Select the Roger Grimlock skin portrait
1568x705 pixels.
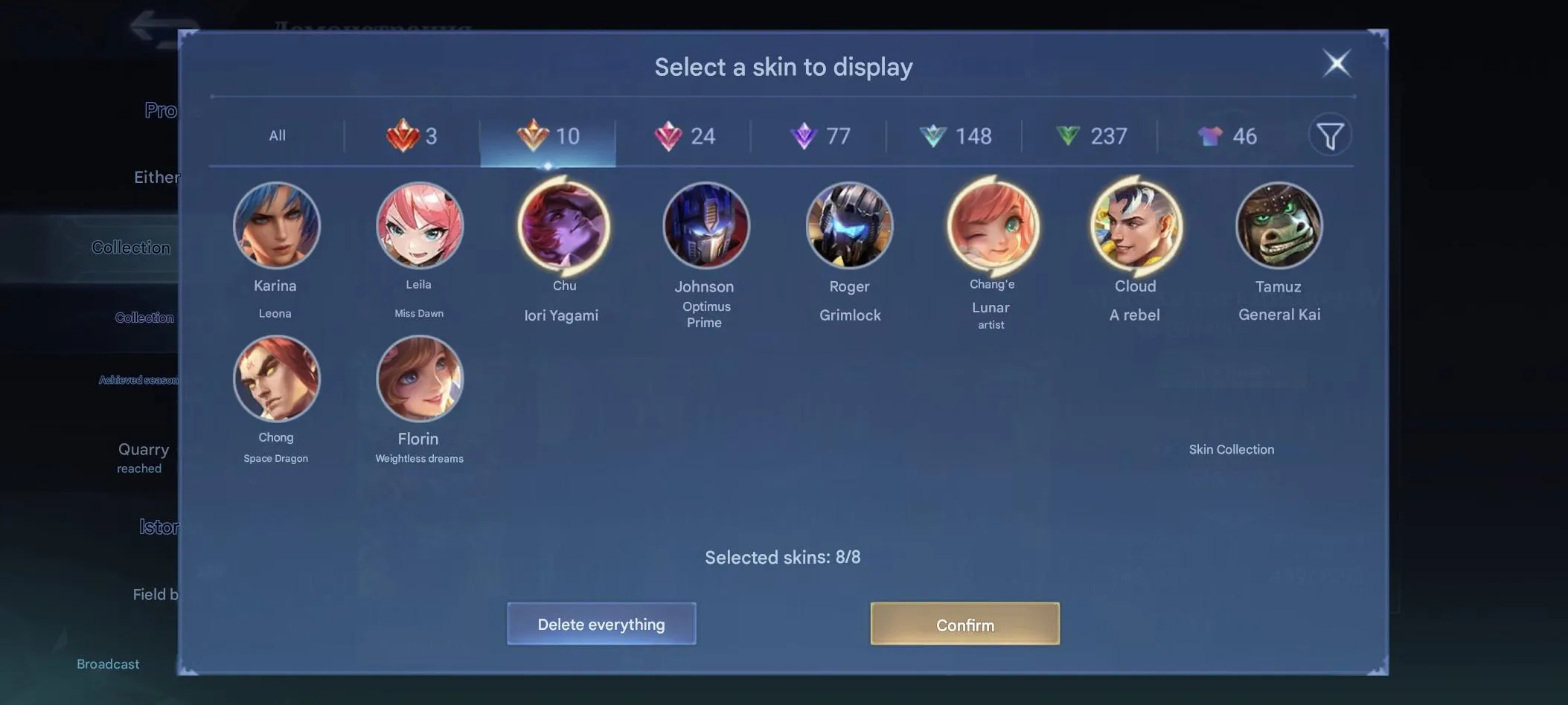(850, 225)
